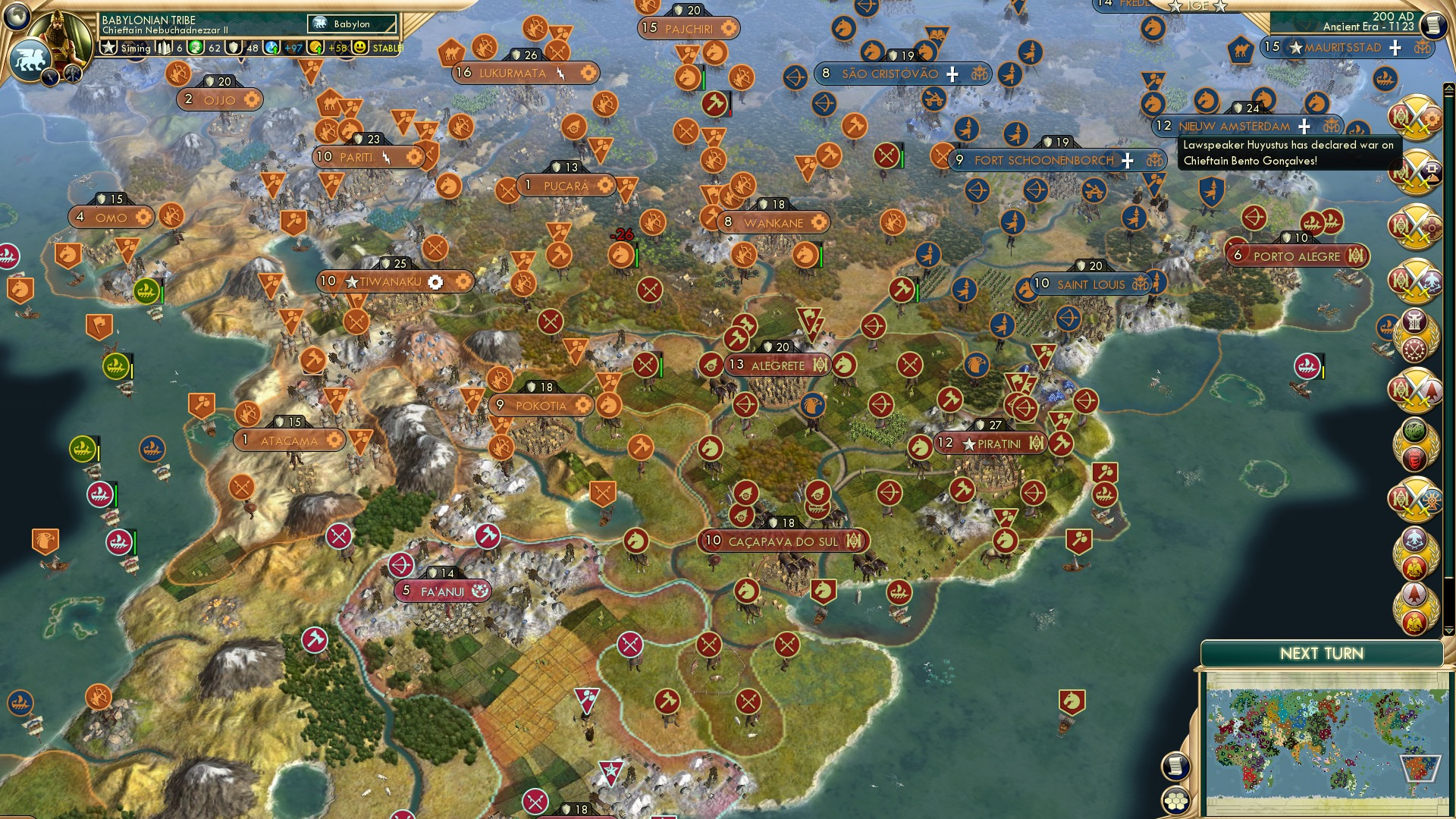The image size is (1456, 819).
Task: Click the Babylon lion emblem near the leader portrait
Action: point(30,59)
